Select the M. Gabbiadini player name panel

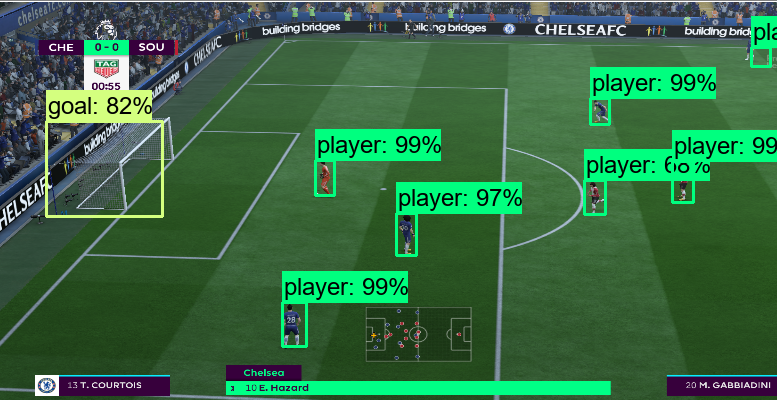pos(721,385)
